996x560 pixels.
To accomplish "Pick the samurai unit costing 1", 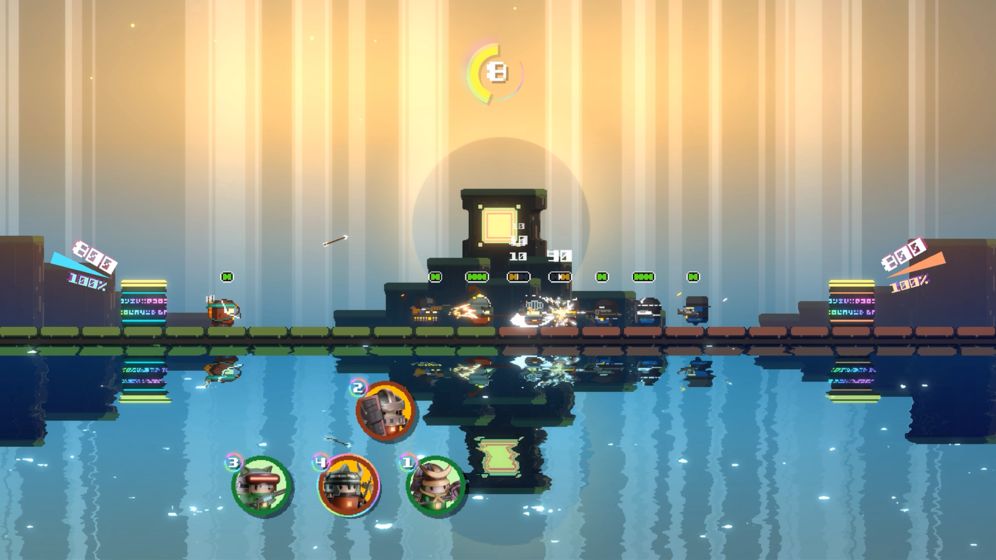I will pos(436,486).
